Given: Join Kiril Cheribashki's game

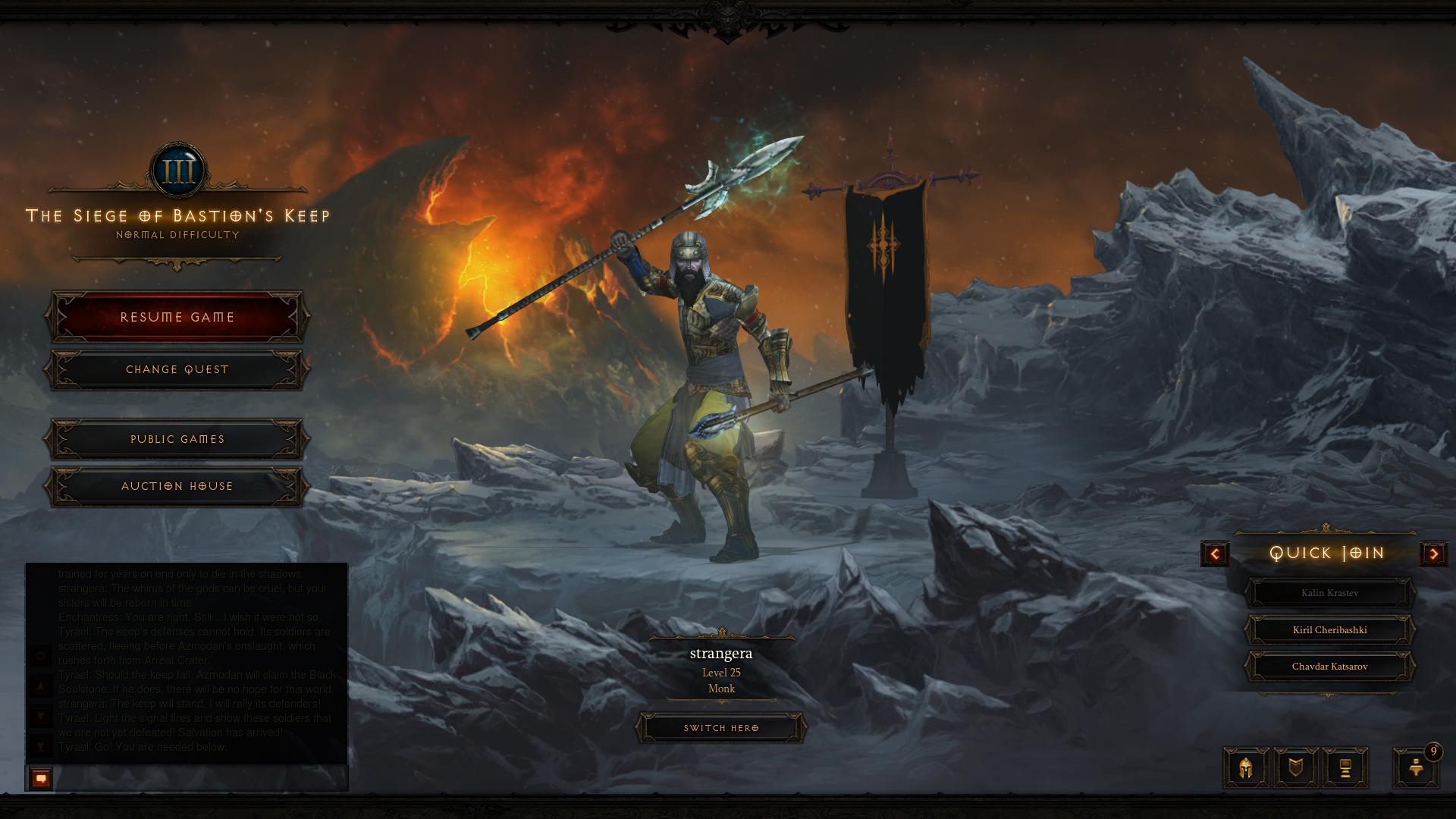Looking at the screenshot, I should [x=1329, y=630].
